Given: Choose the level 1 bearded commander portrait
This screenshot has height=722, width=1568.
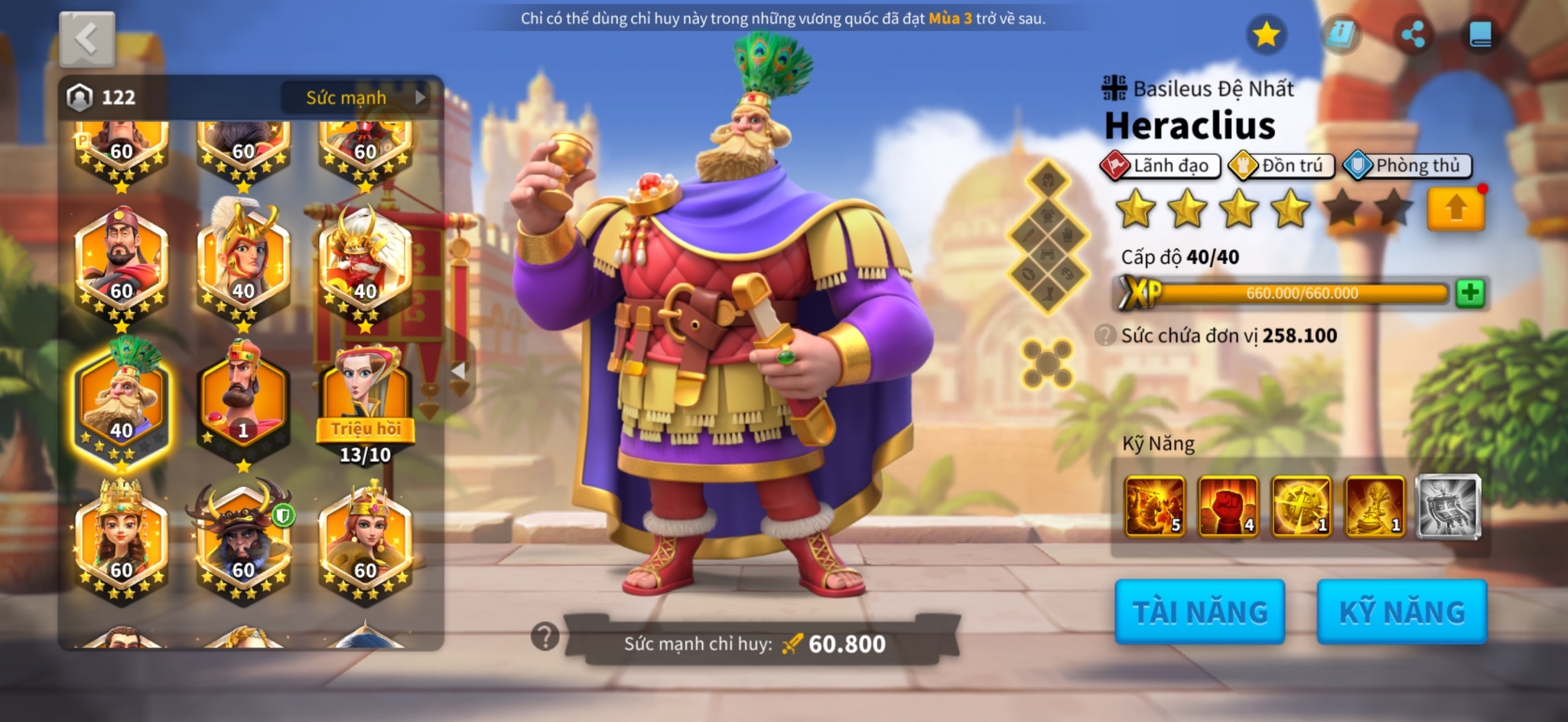Looking at the screenshot, I should 243,400.
